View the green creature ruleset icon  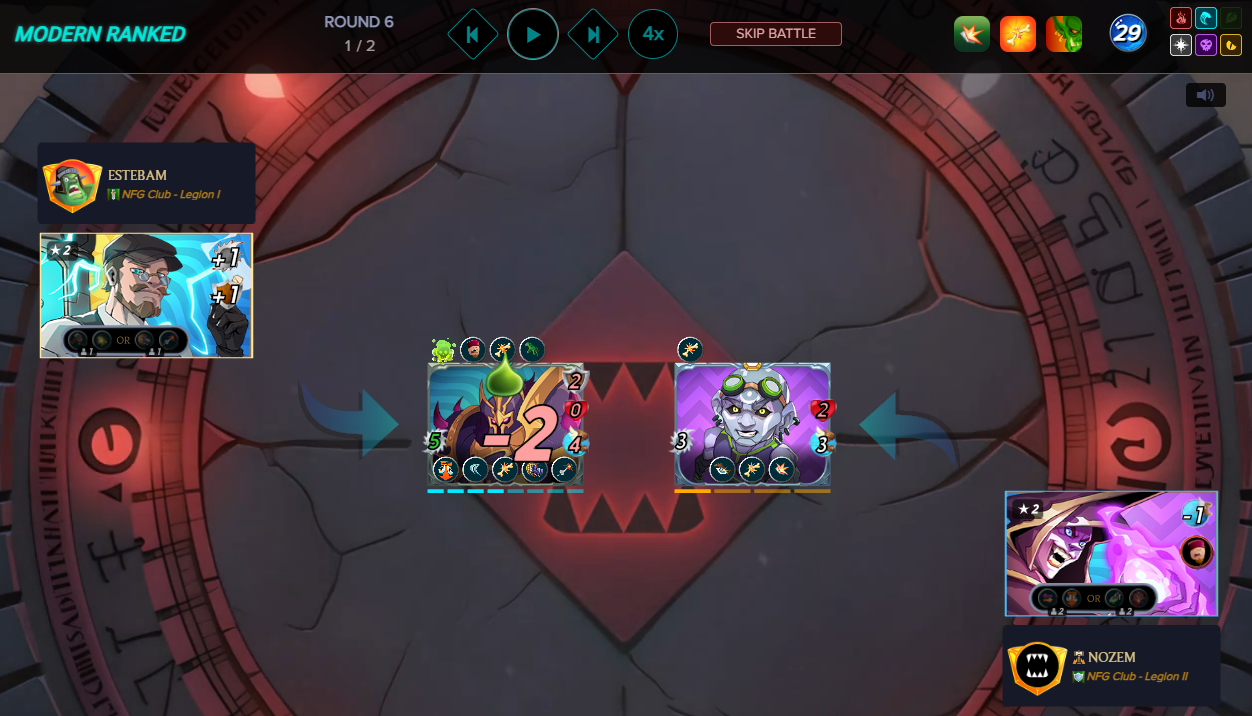(x=1063, y=34)
